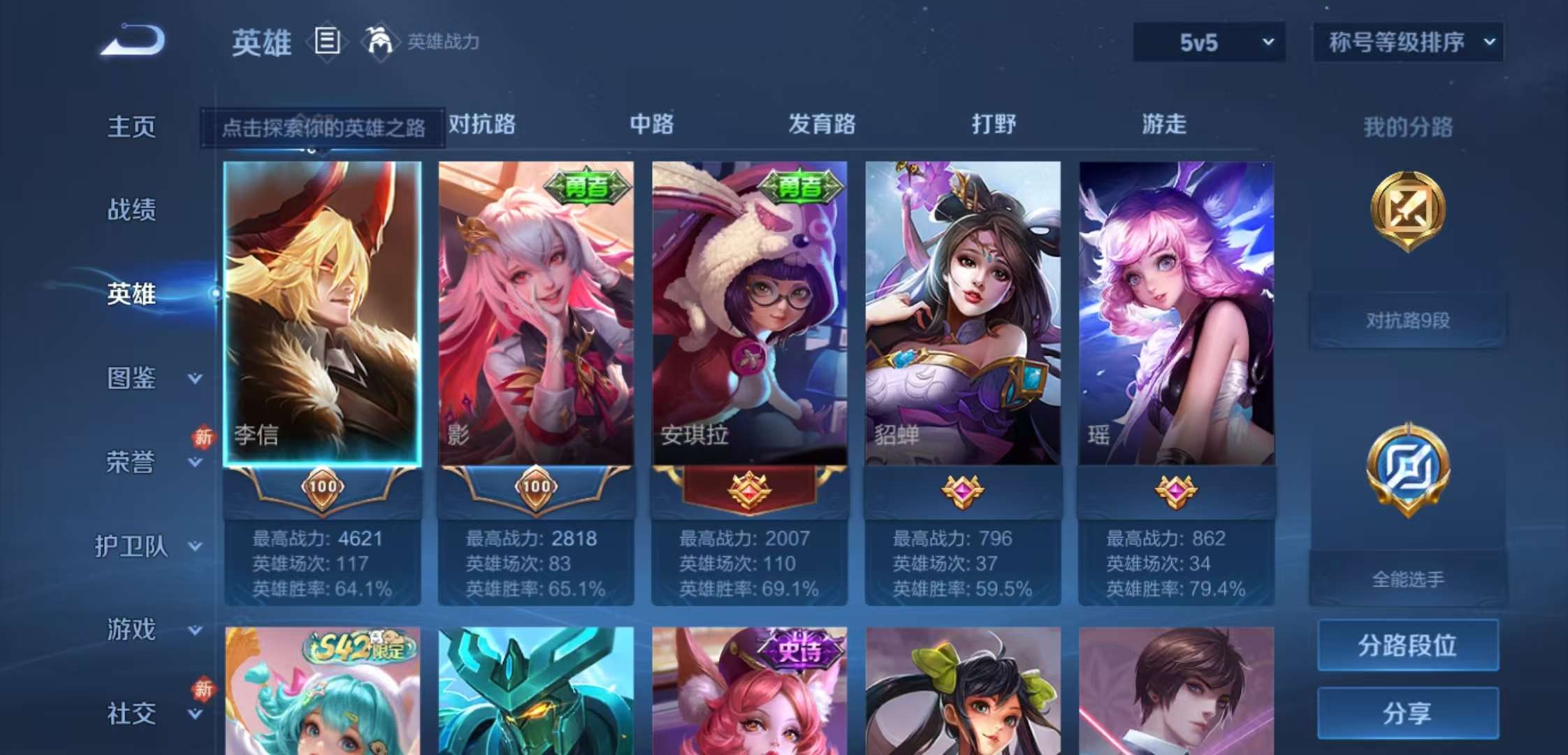Open the 5v5 mode dropdown
1568x755 pixels.
(x=1208, y=42)
